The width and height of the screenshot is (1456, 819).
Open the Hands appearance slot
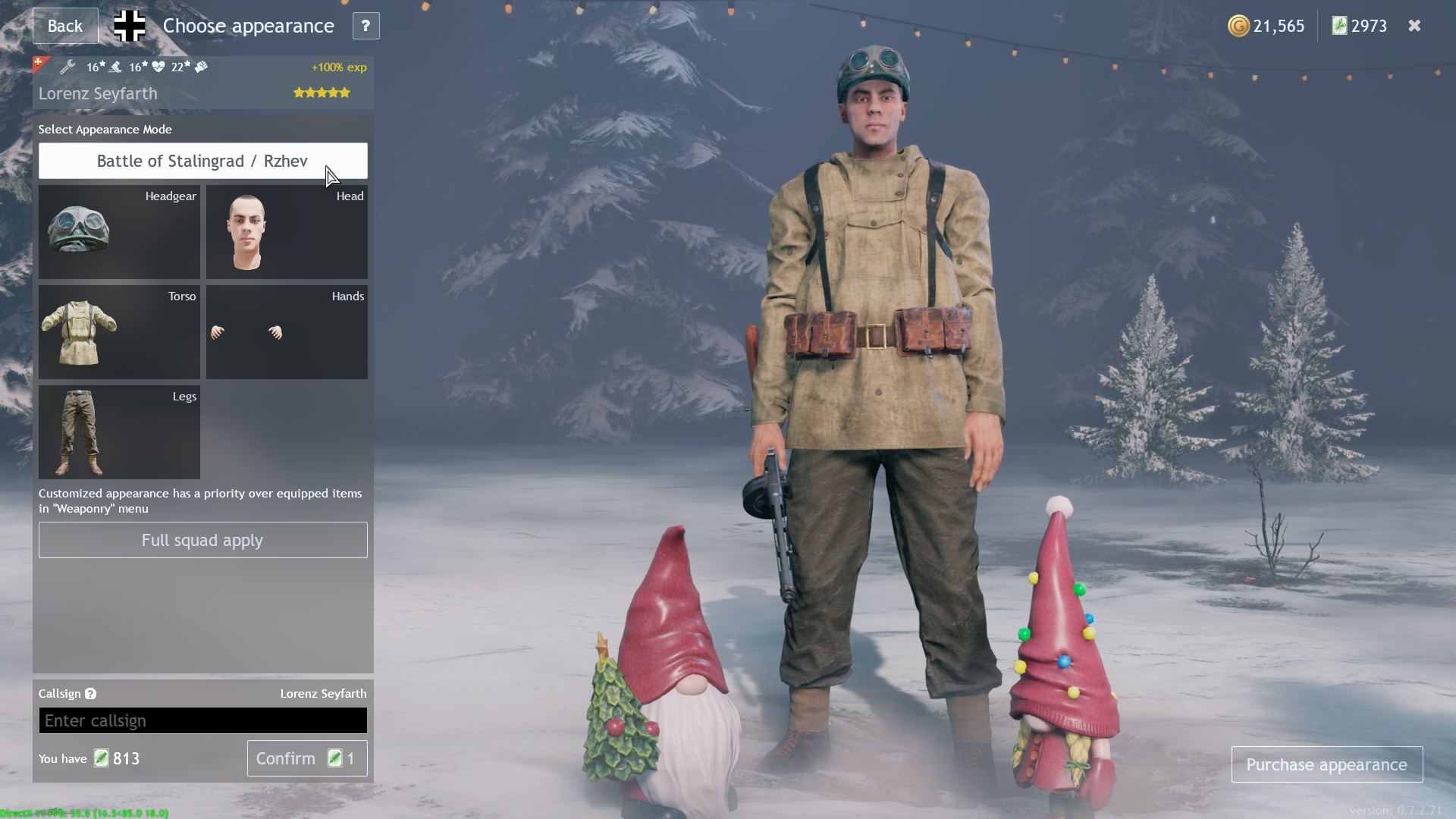coord(287,332)
